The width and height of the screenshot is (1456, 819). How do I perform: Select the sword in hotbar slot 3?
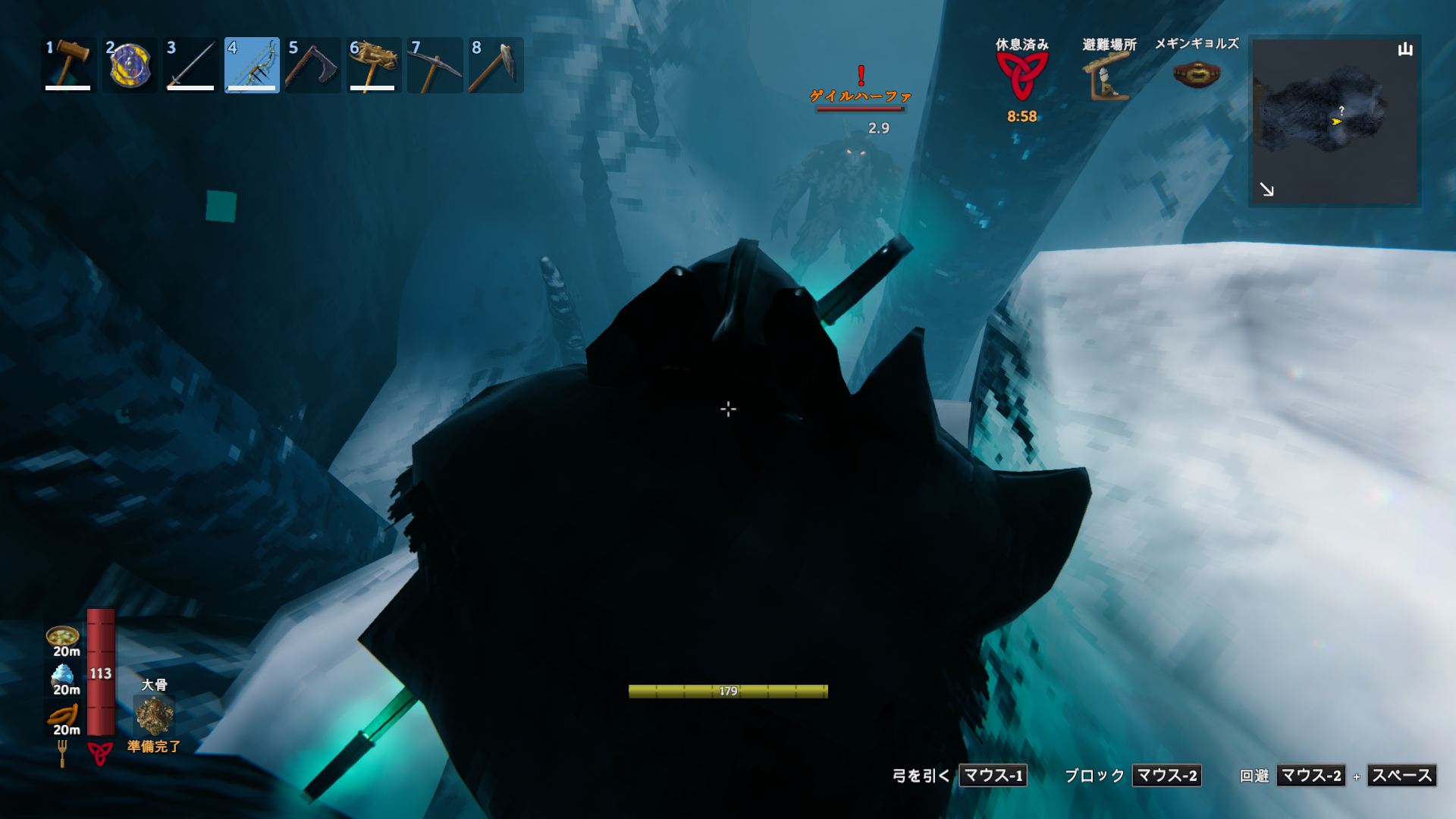[190, 65]
